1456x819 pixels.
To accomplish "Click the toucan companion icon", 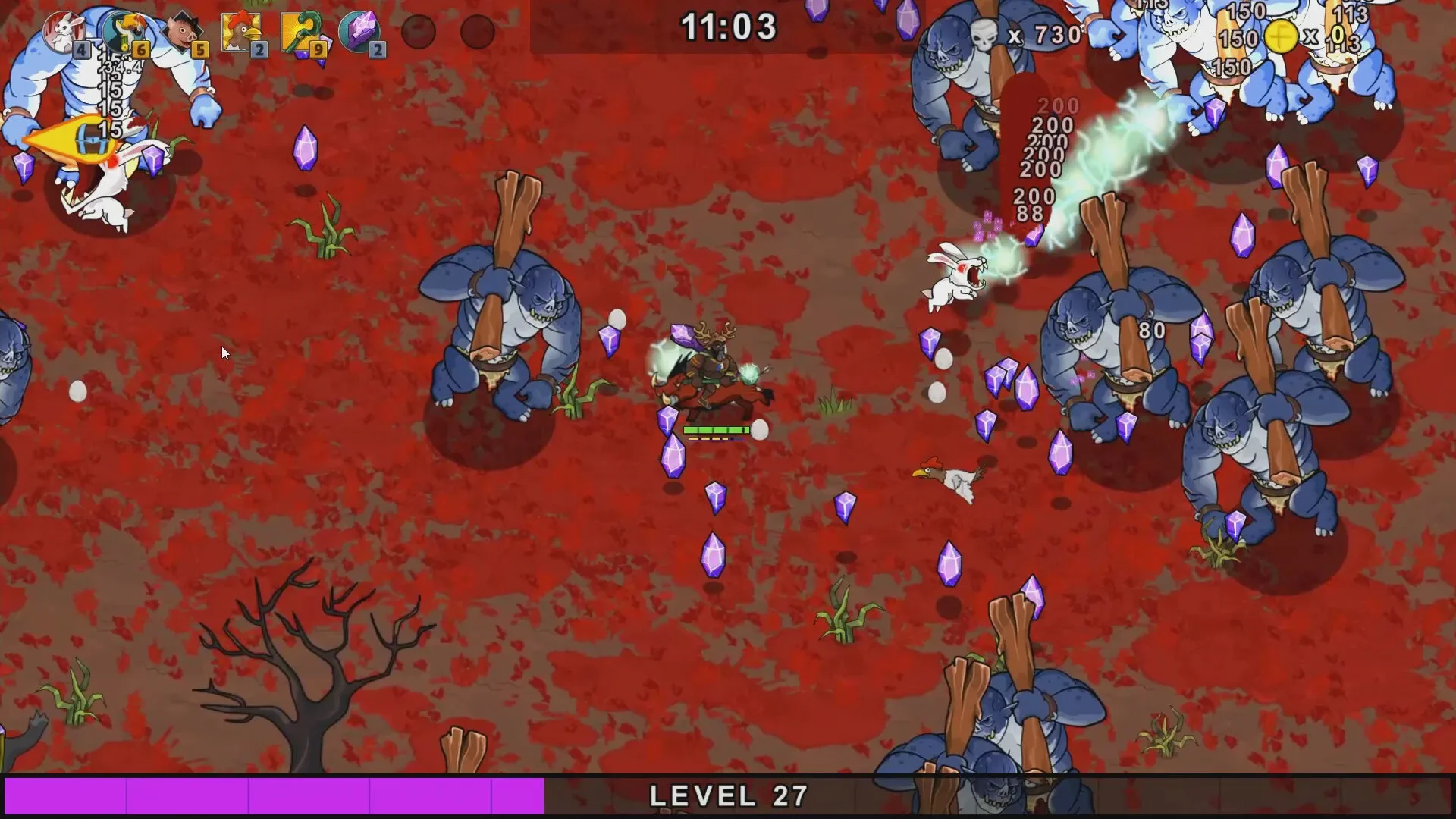I will click(x=124, y=32).
